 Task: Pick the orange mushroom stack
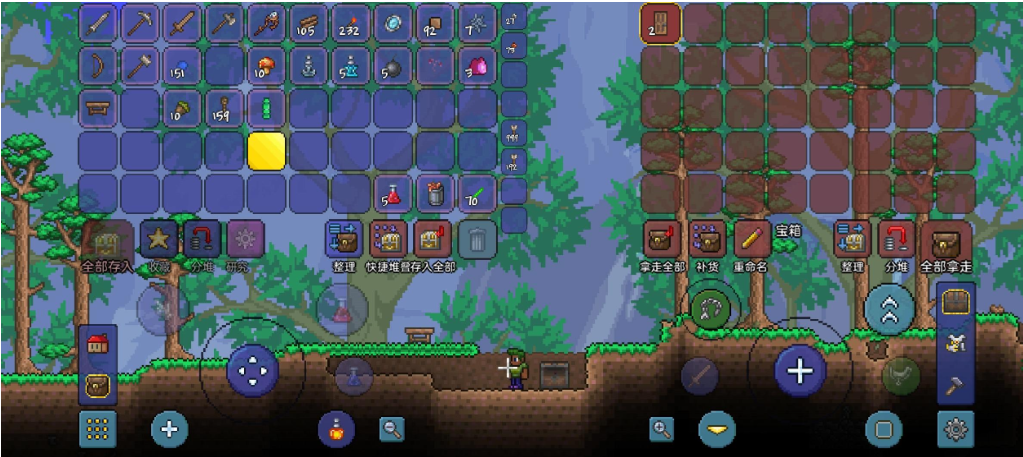266,66
